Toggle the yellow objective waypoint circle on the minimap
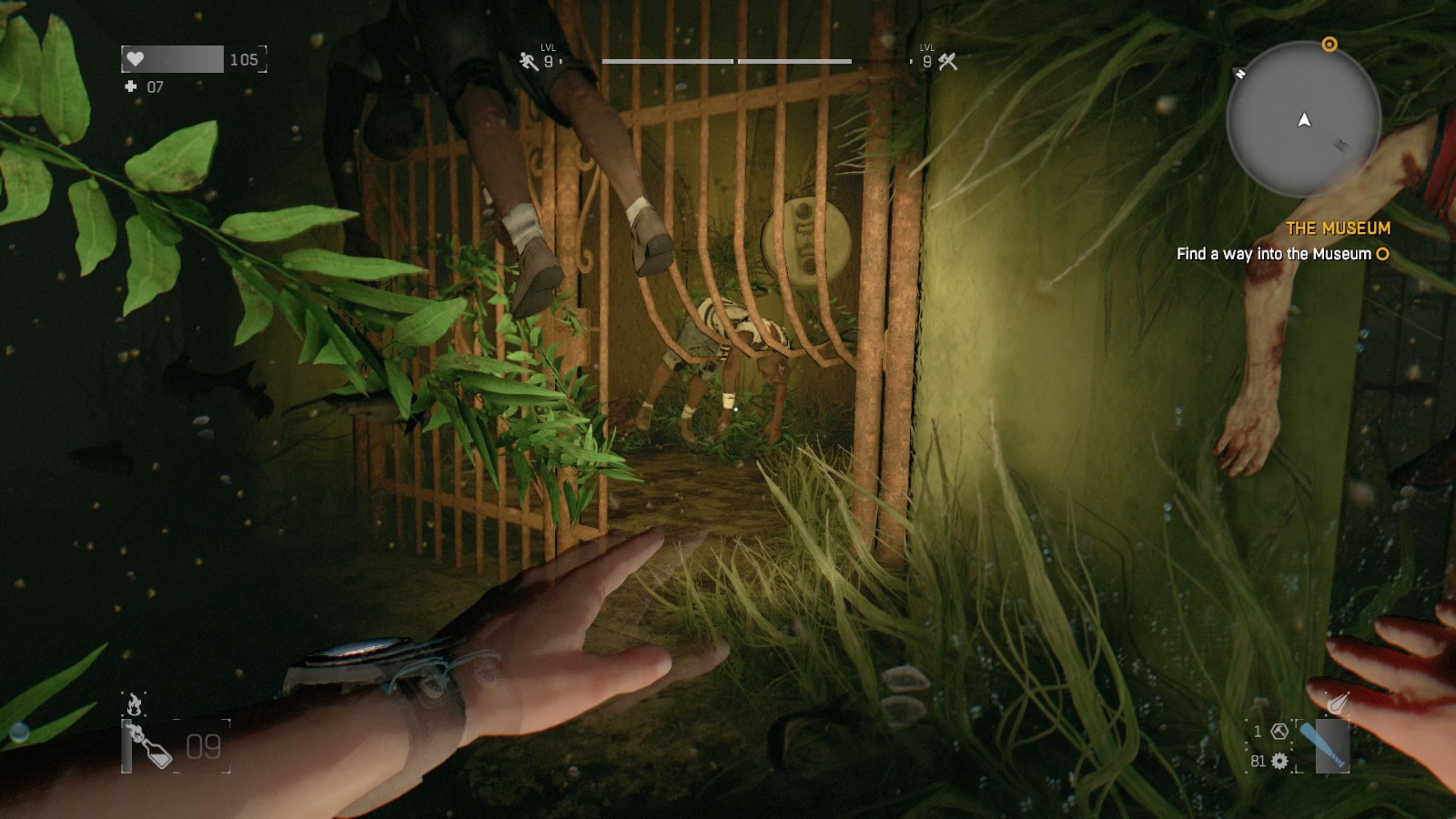This screenshot has width=1456, height=819. (1330, 44)
